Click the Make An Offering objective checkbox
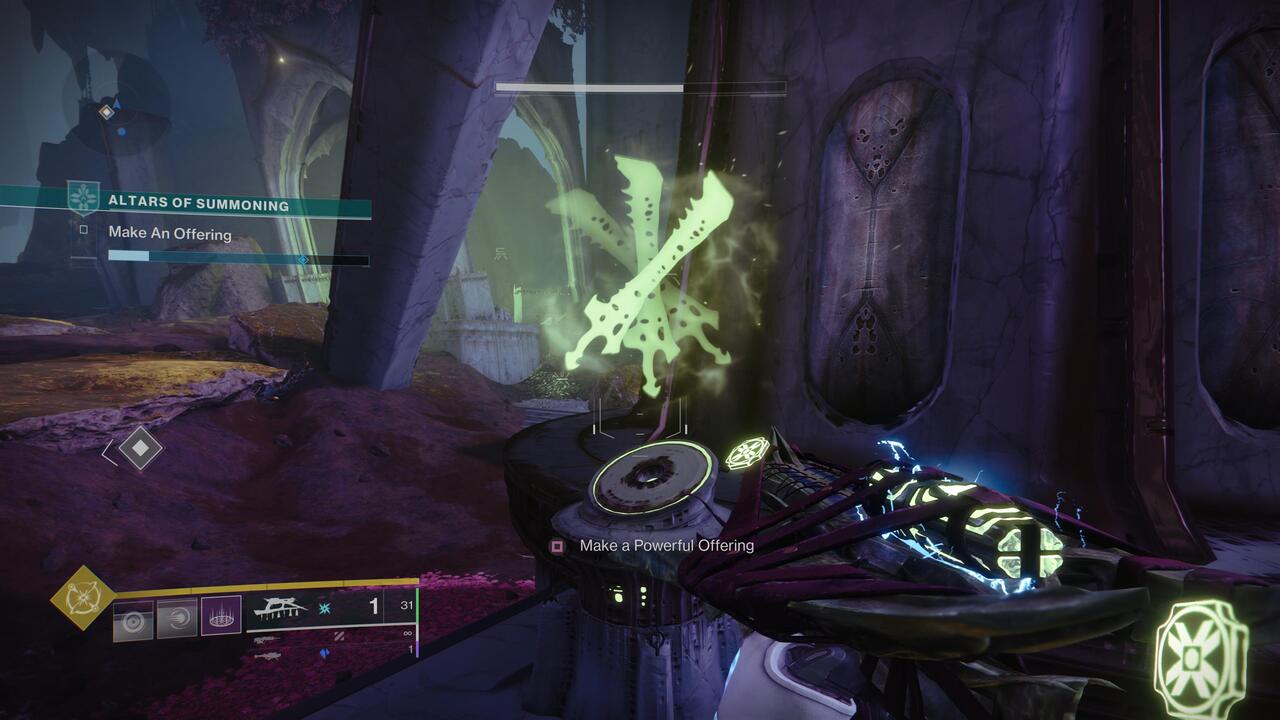 click(84, 229)
